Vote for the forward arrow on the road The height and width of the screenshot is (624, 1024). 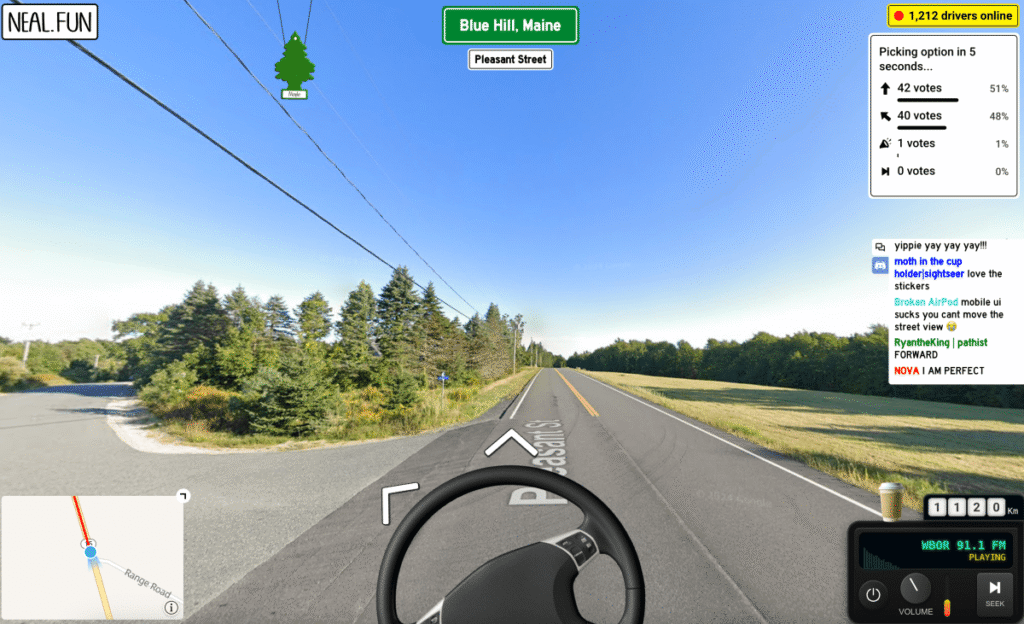coord(511,440)
